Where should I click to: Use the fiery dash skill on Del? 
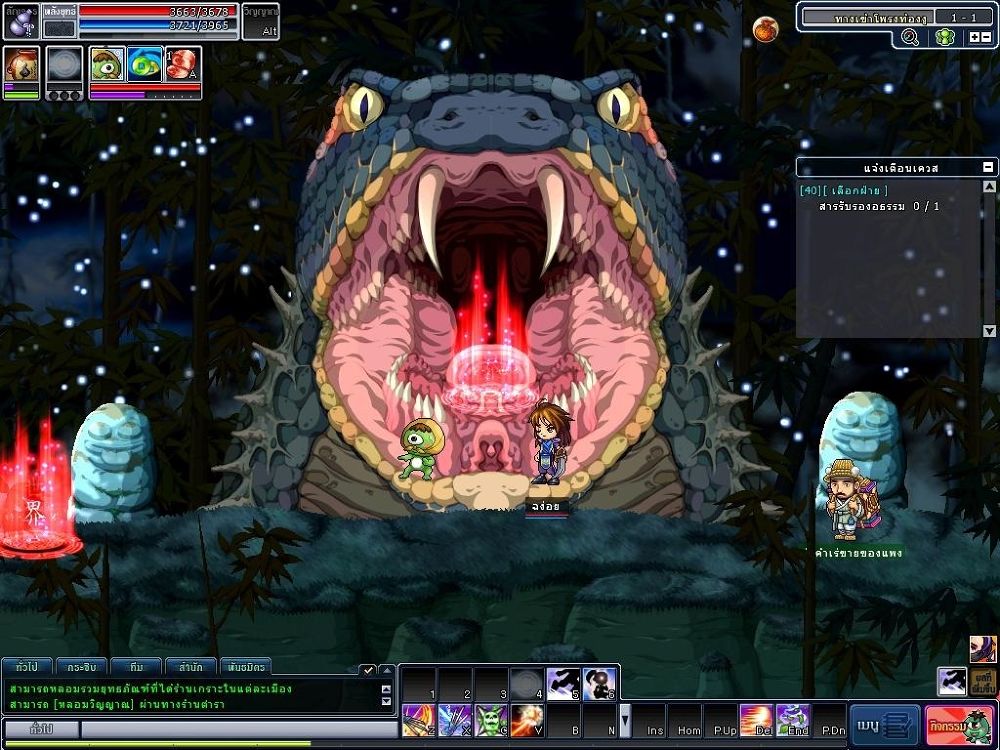755,720
